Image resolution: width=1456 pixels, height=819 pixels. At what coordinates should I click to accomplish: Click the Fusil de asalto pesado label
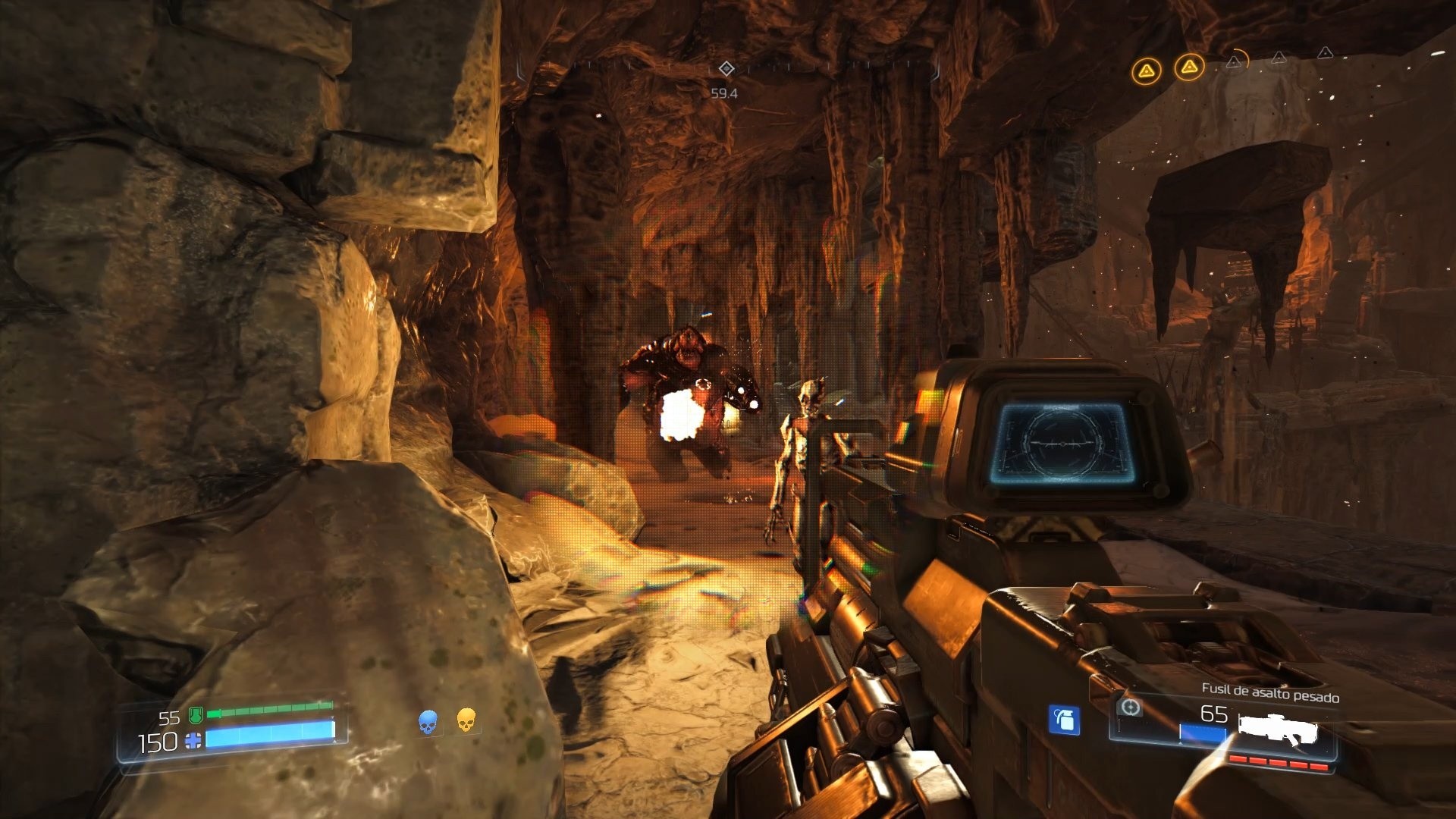tap(1270, 691)
